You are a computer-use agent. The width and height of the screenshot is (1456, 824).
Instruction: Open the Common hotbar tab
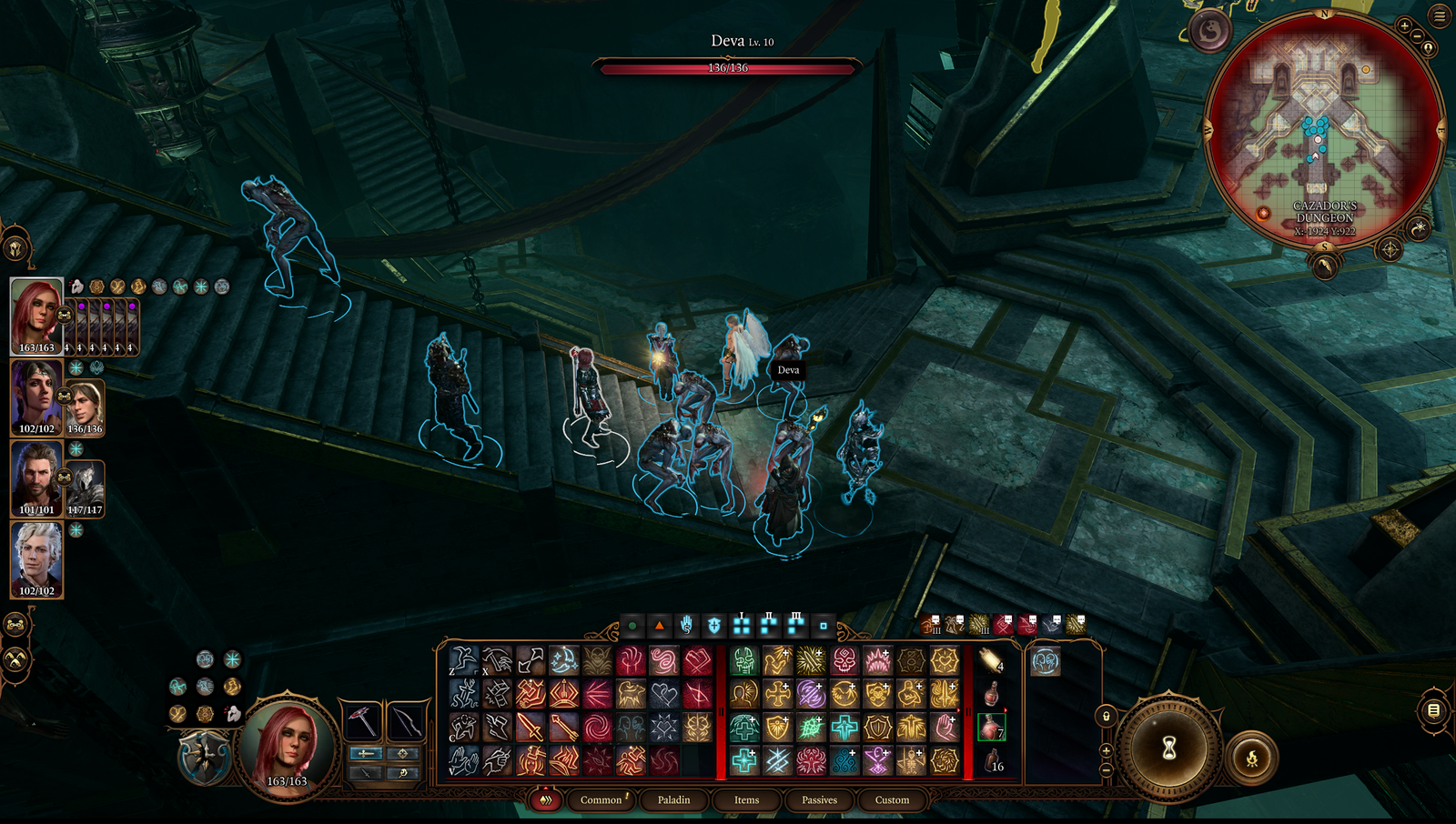(x=601, y=800)
